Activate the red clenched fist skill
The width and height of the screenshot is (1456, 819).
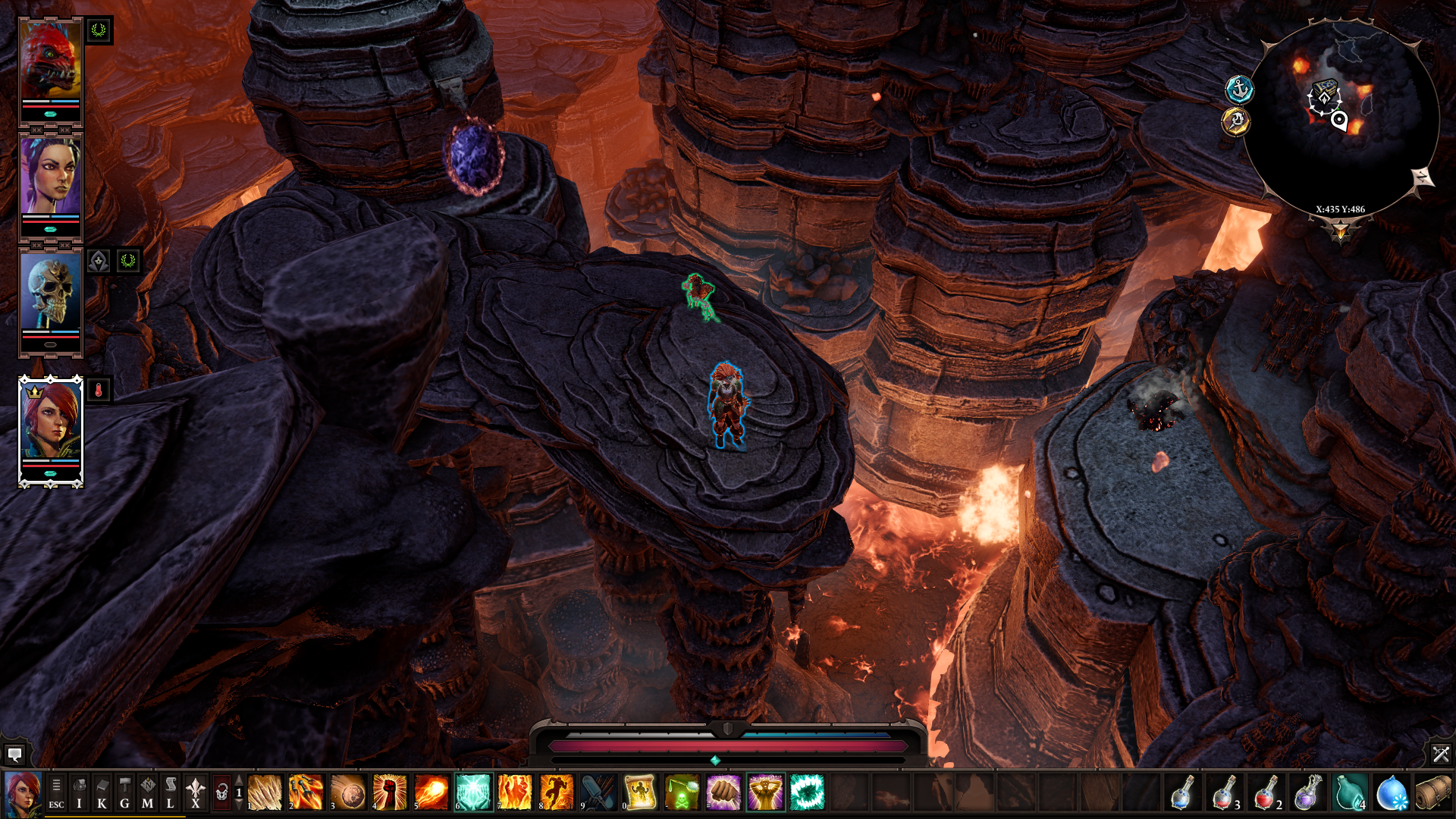coord(390,793)
